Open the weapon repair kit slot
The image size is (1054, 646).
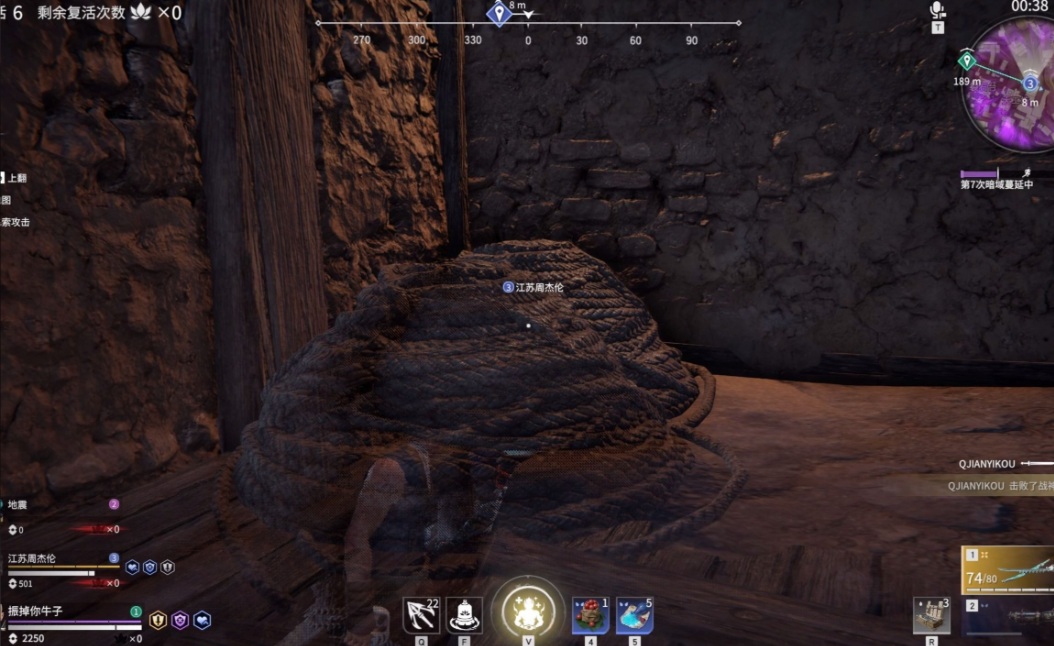(x=931, y=615)
